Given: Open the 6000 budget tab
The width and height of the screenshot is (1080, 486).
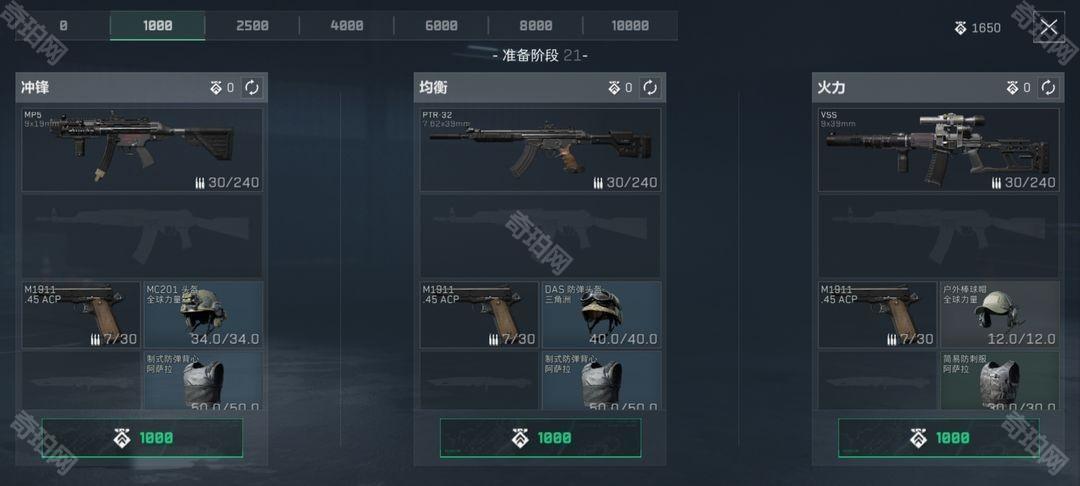Looking at the screenshot, I should click(x=441, y=26).
